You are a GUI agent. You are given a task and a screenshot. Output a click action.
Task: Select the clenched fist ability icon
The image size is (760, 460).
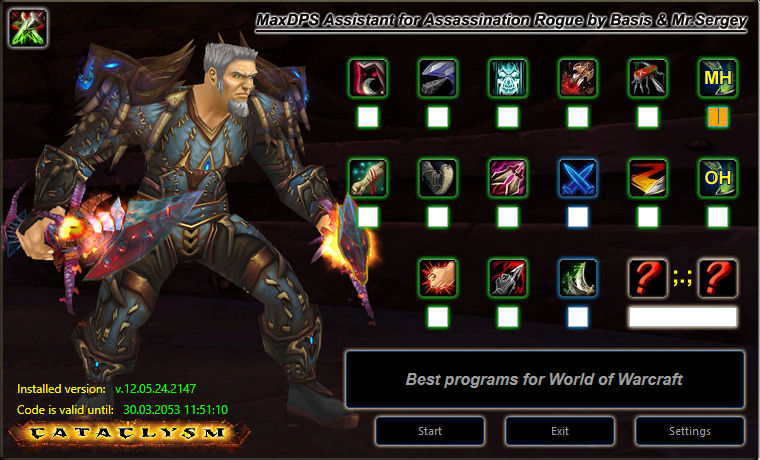(x=438, y=278)
